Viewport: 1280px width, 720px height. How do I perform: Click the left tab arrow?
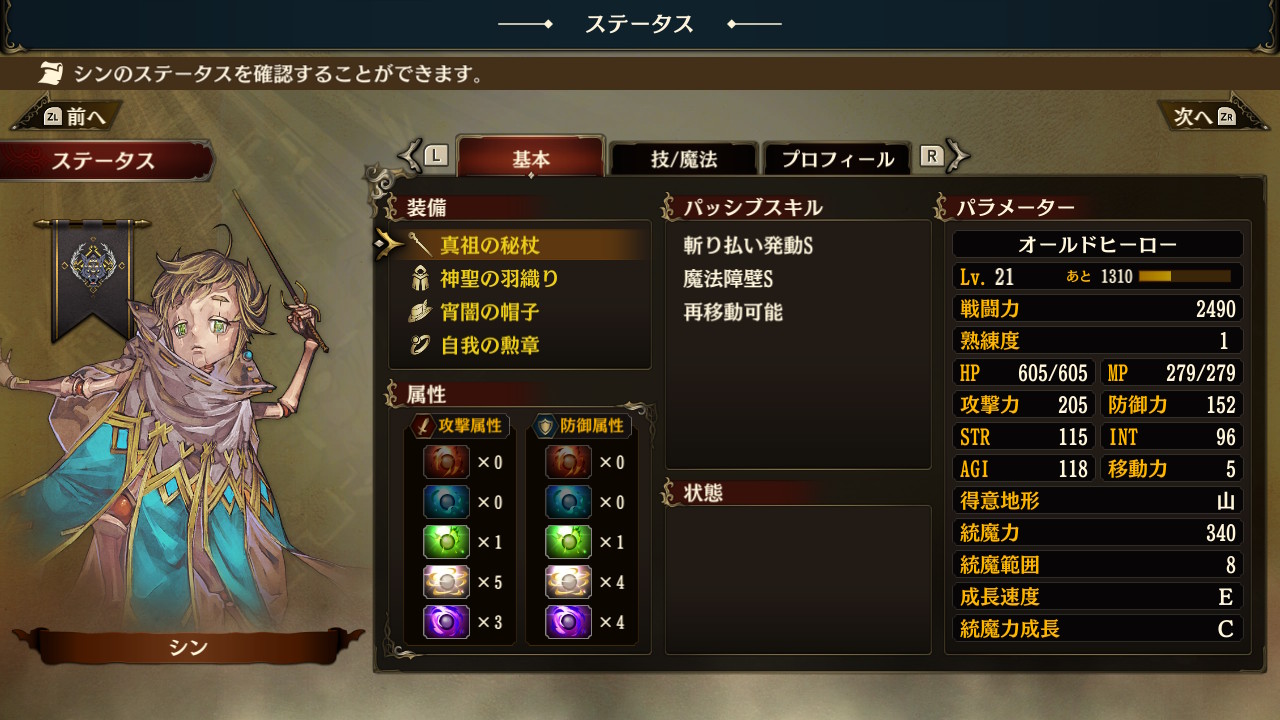(x=423, y=155)
